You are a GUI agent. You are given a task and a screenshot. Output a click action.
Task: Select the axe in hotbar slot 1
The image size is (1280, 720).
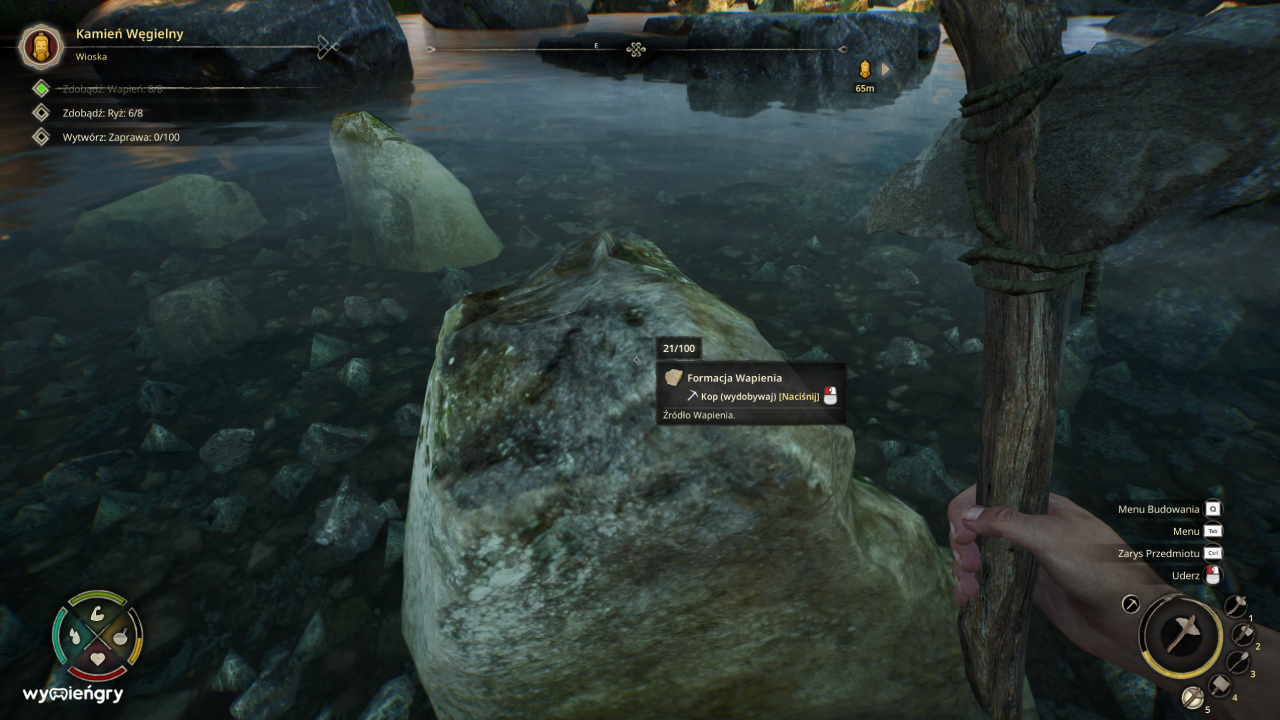(x=1236, y=606)
